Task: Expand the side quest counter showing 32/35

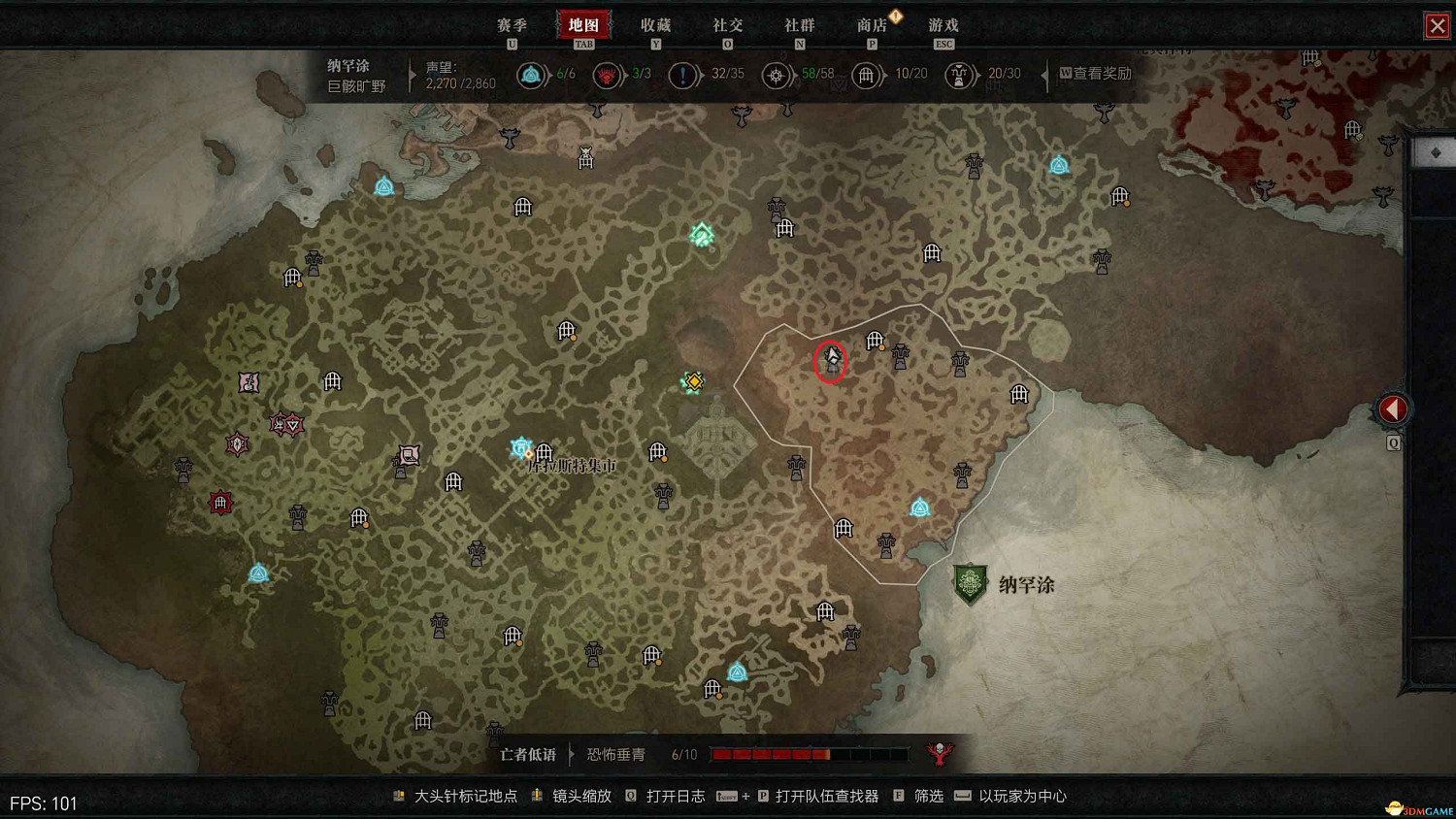Action: pos(683,75)
